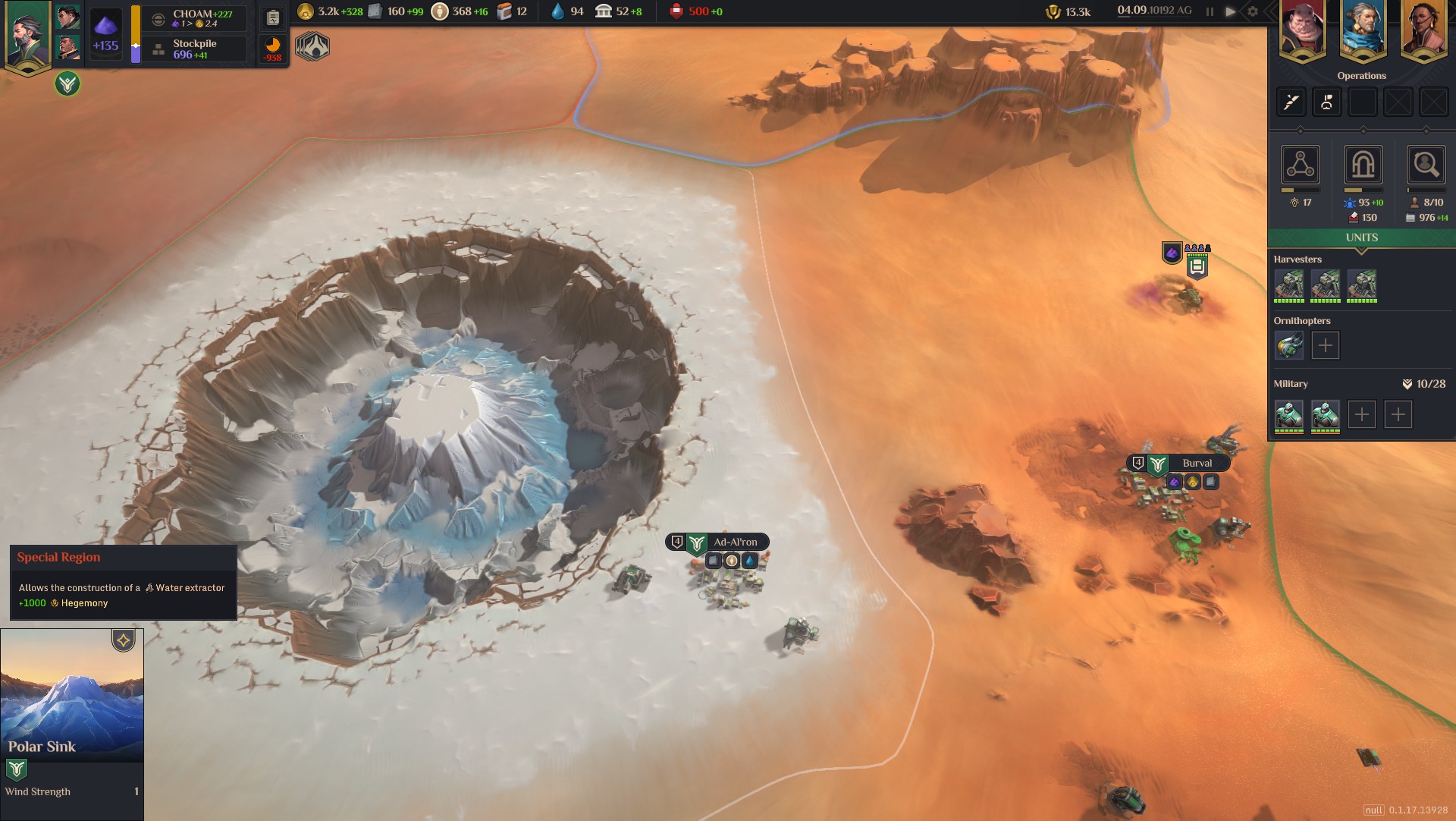Open the Ad-Al'ron village label
Image resolution: width=1456 pixels, height=821 pixels.
click(734, 542)
